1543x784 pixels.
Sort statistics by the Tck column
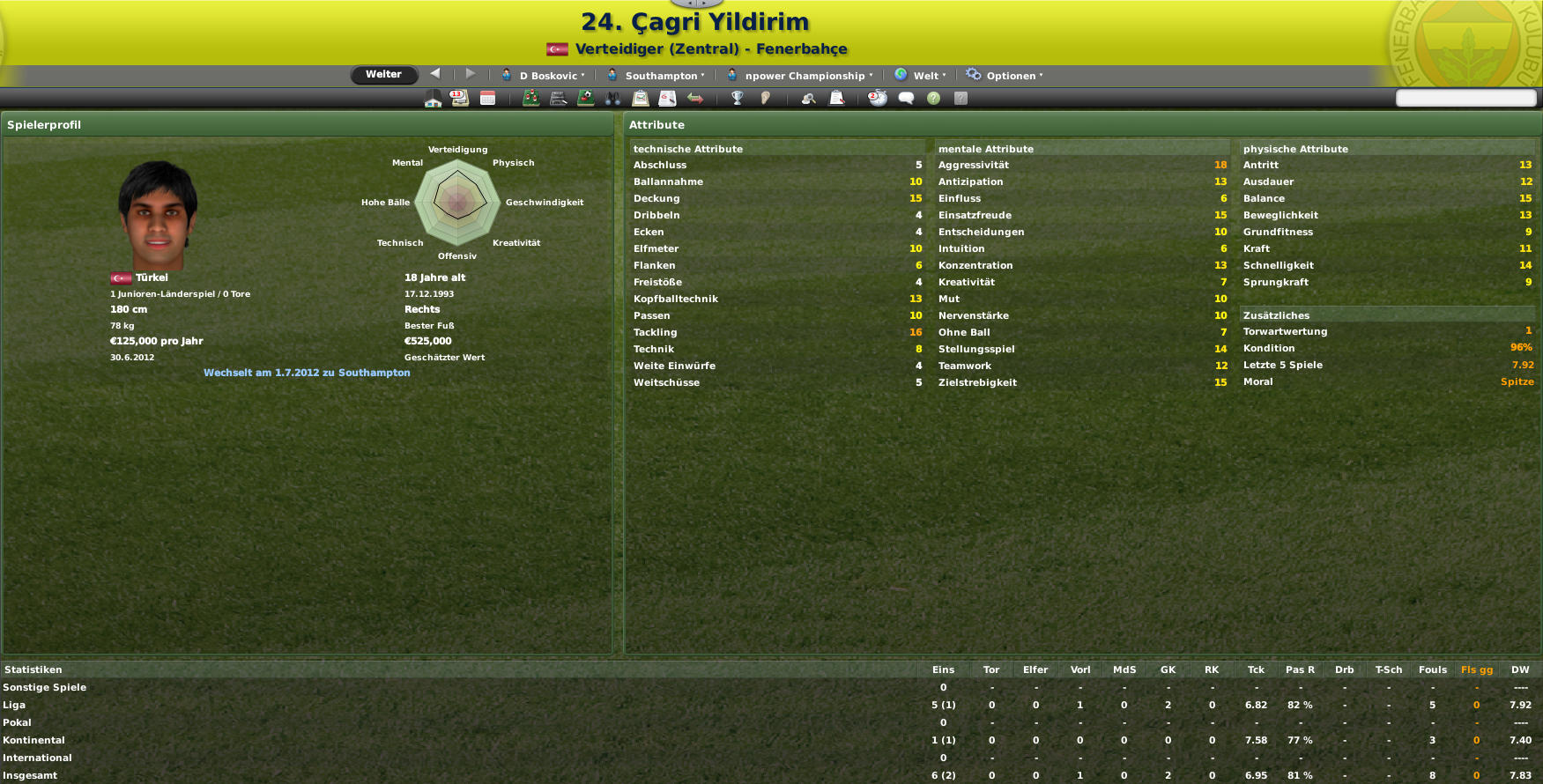(1256, 669)
